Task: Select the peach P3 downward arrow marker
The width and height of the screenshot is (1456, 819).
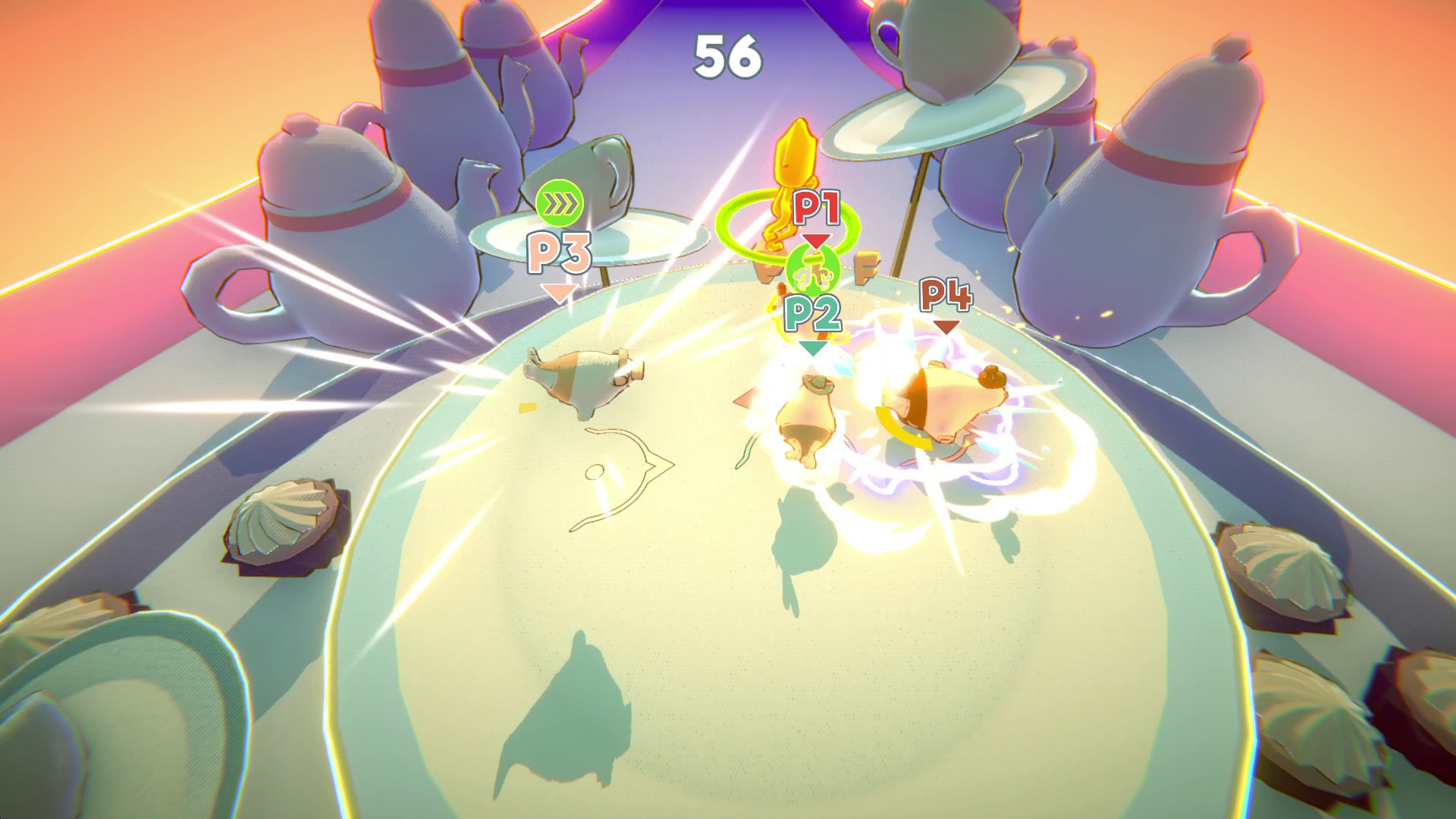Action: (x=559, y=292)
